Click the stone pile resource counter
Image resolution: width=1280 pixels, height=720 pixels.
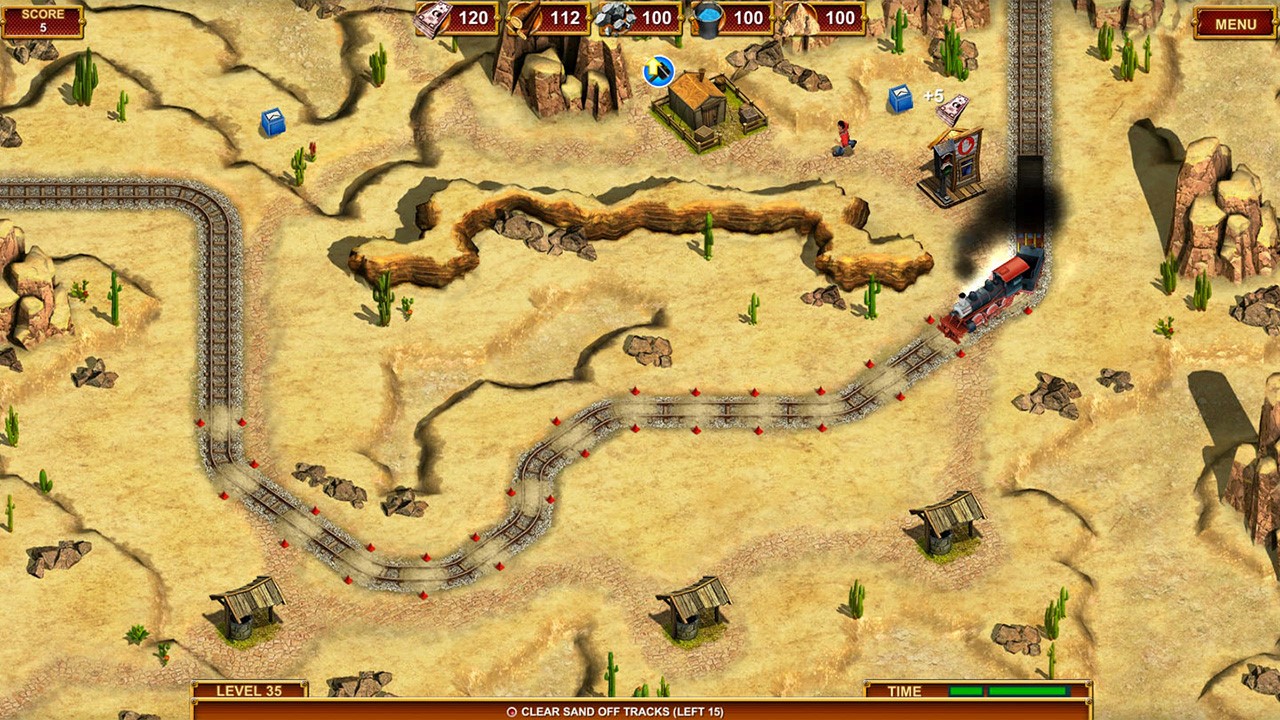(x=639, y=18)
